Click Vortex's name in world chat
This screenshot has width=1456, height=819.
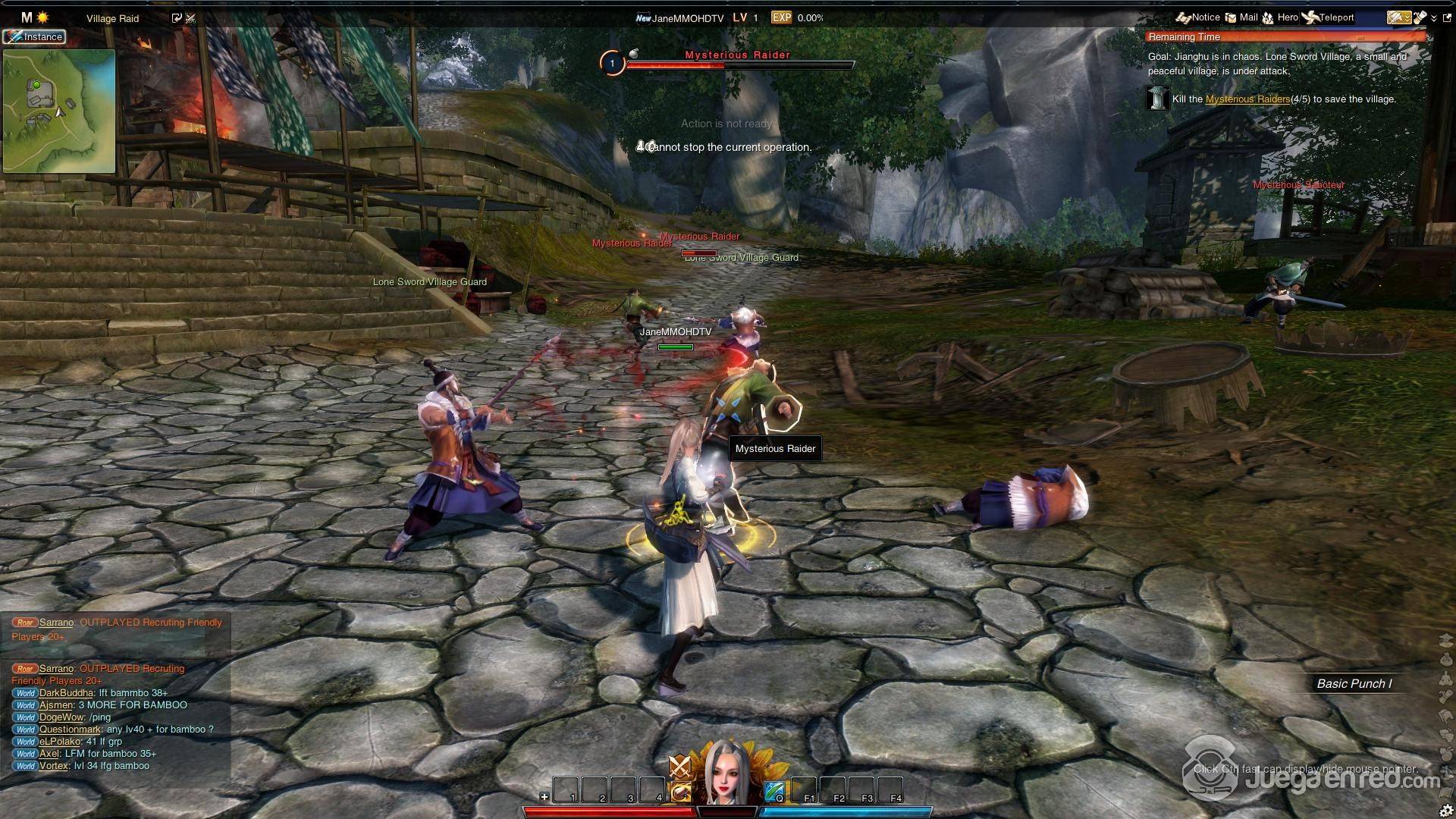point(54,766)
